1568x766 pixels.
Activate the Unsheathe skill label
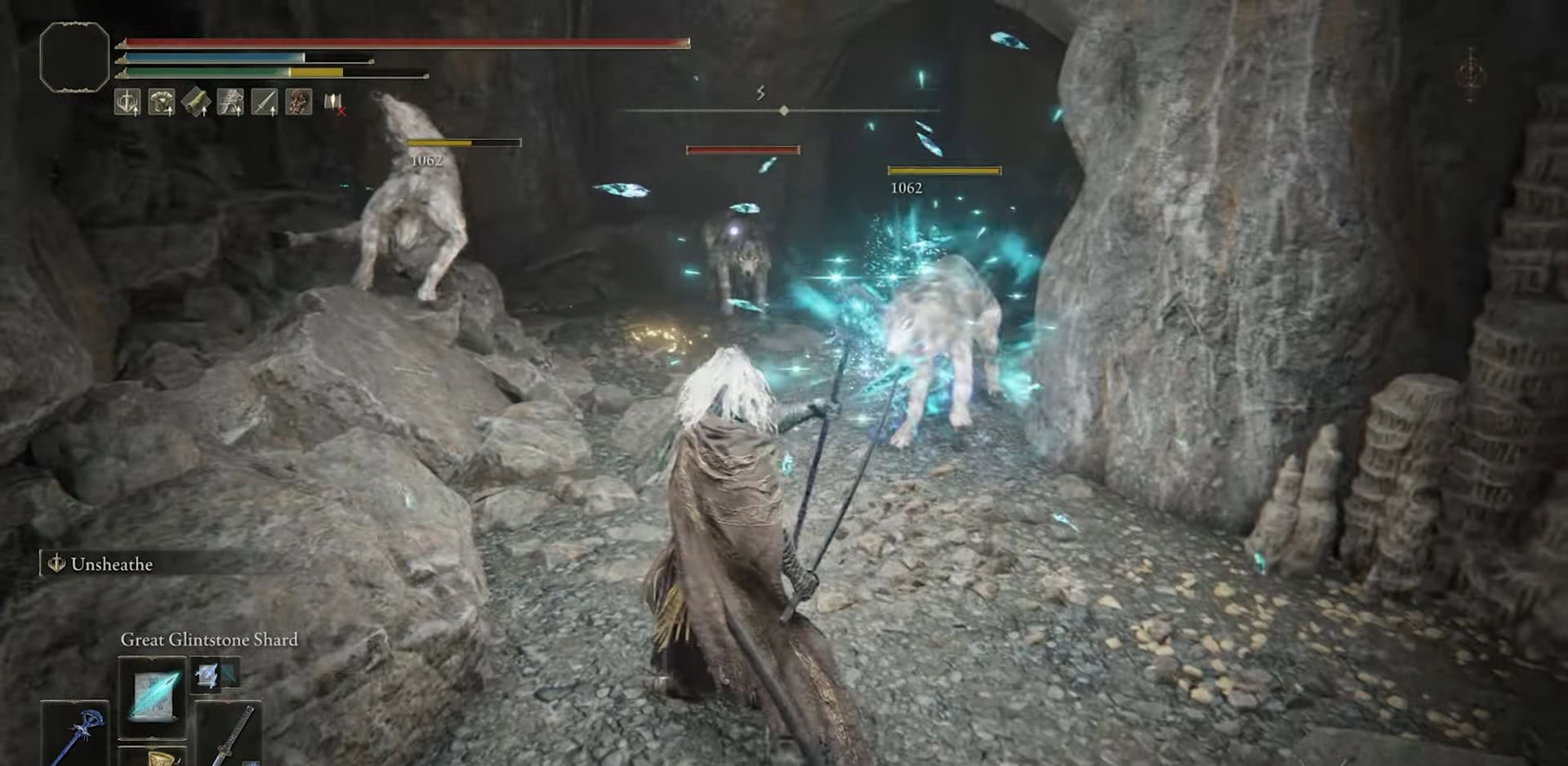point(111,564)
